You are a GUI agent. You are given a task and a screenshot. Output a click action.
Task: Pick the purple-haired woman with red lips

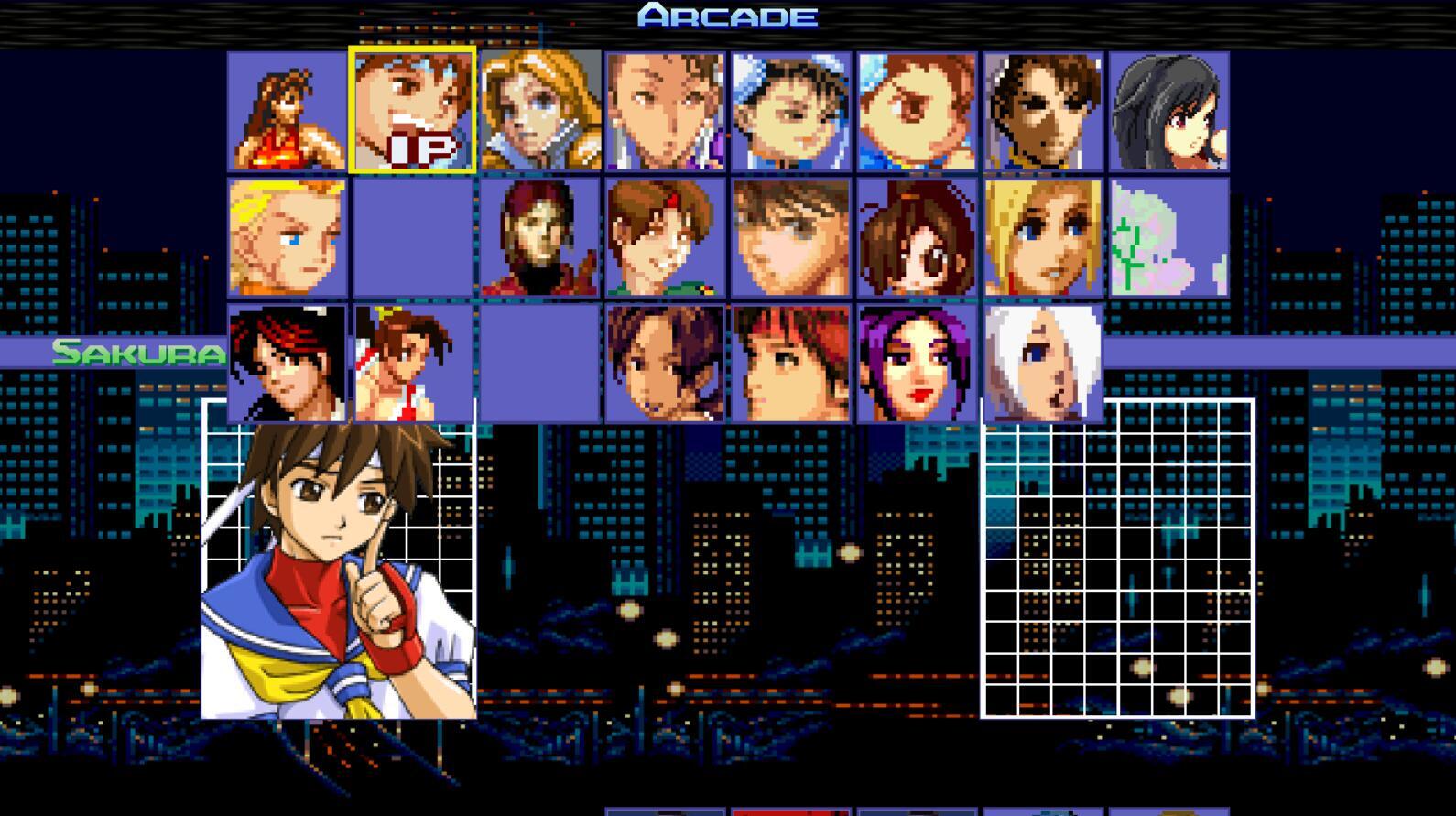(918, 364)
